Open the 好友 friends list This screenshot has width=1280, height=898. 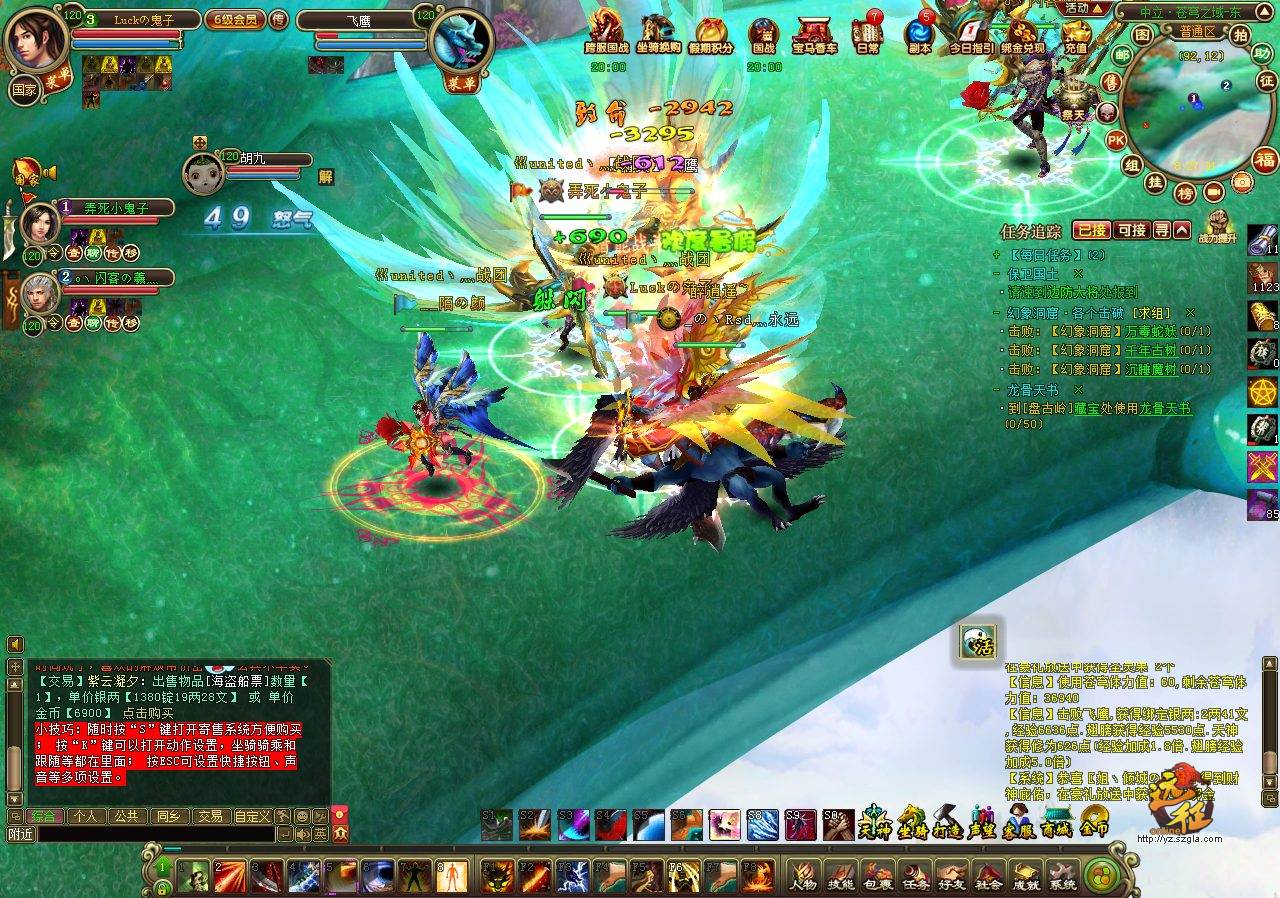952,875
